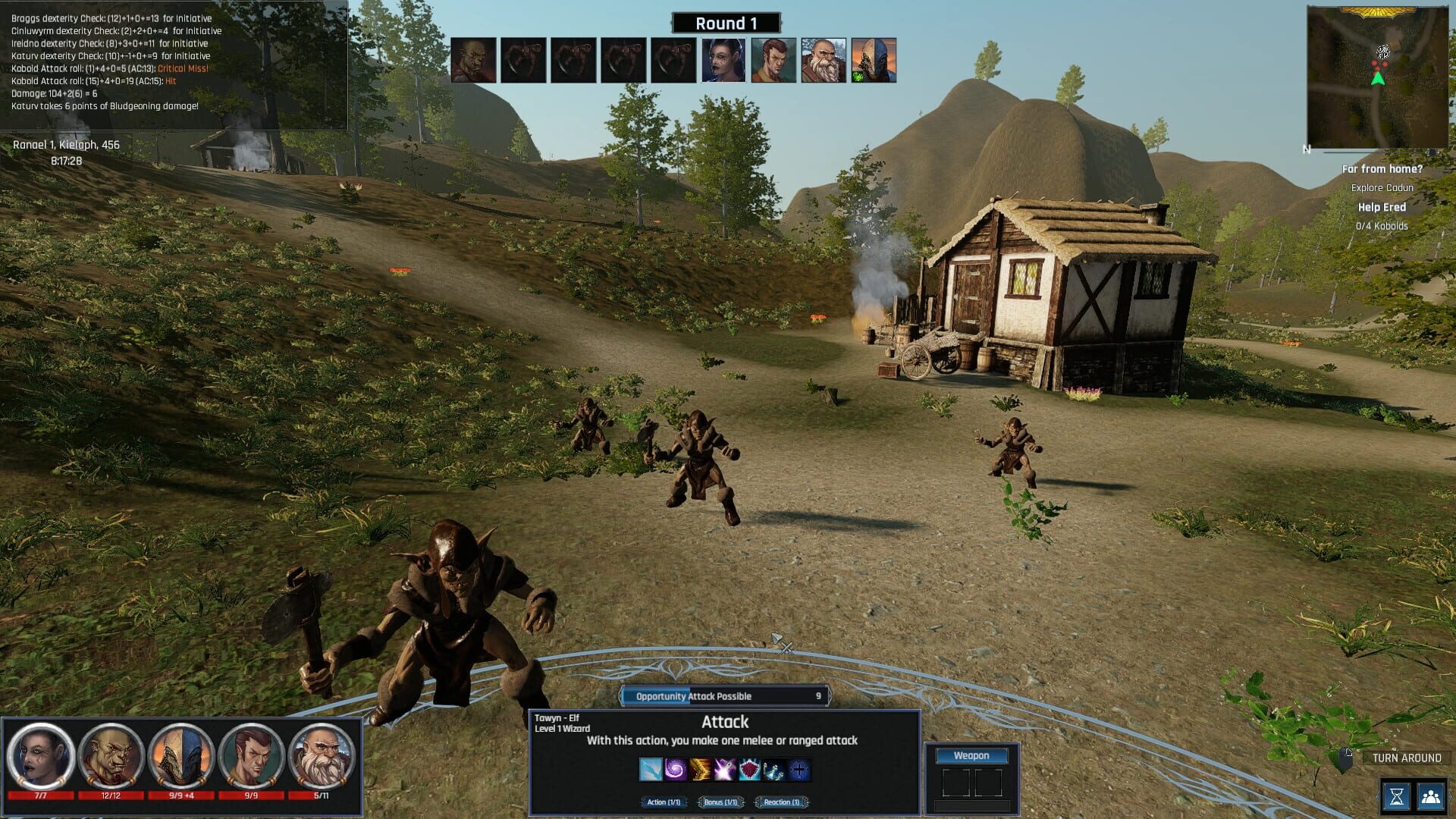Select the light blue slash attack icon

tap(651, 770)
